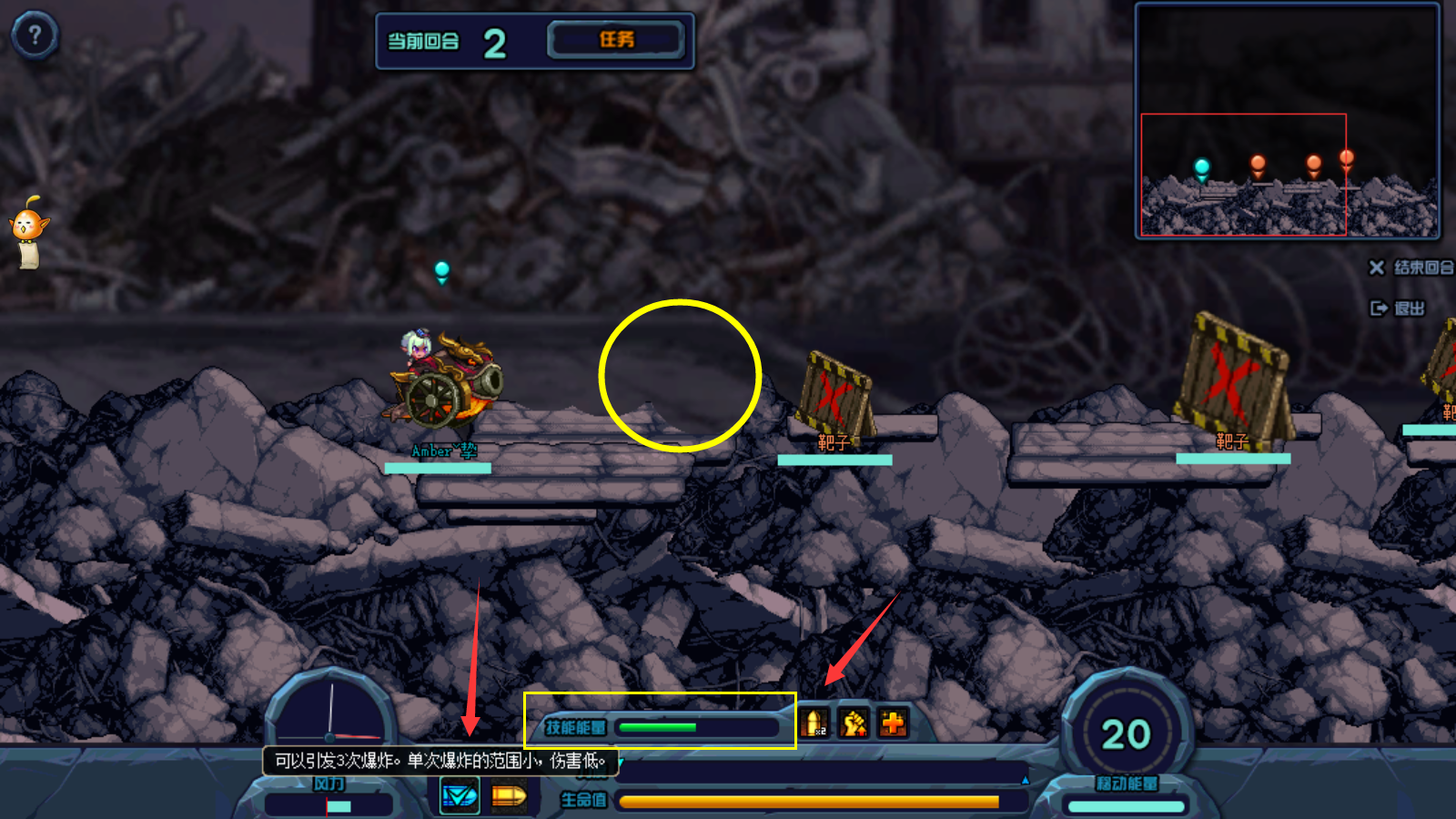Activate the fist power-up skill
This screenshot has width=1456, height=819.
854,724
